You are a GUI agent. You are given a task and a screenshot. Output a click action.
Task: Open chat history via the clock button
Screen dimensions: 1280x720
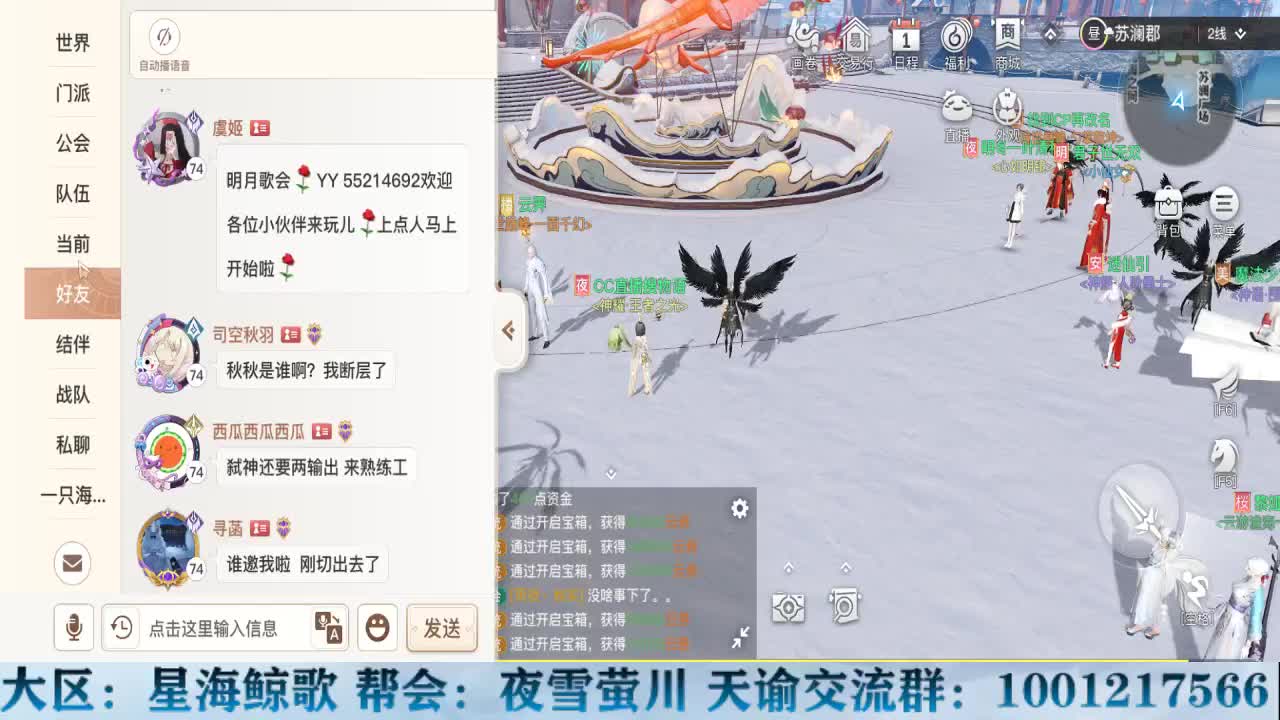pyautogui.click(x=121, y=629)
